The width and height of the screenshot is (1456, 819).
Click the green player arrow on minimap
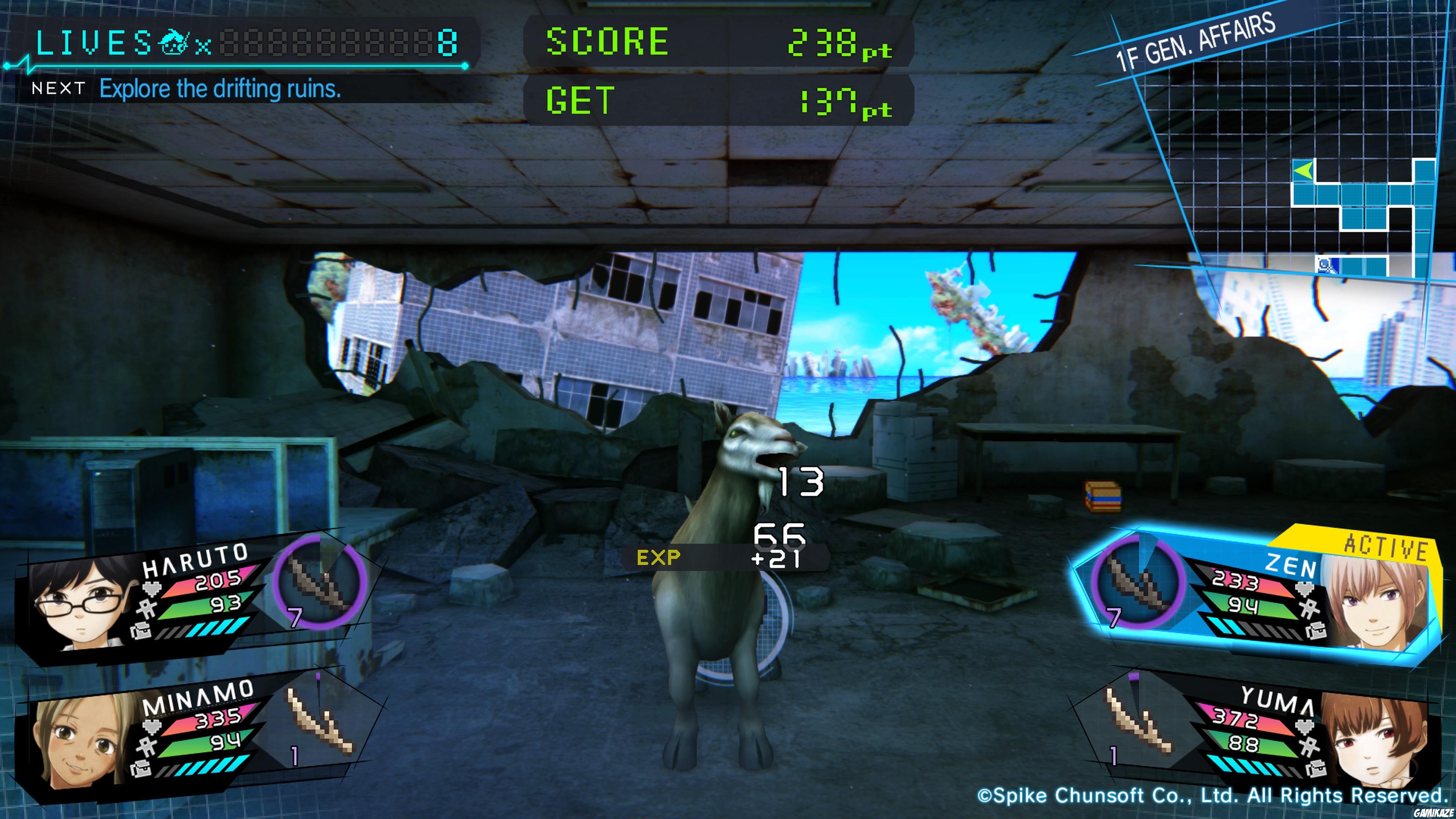pyautogui.click(x=1303, y=170)
